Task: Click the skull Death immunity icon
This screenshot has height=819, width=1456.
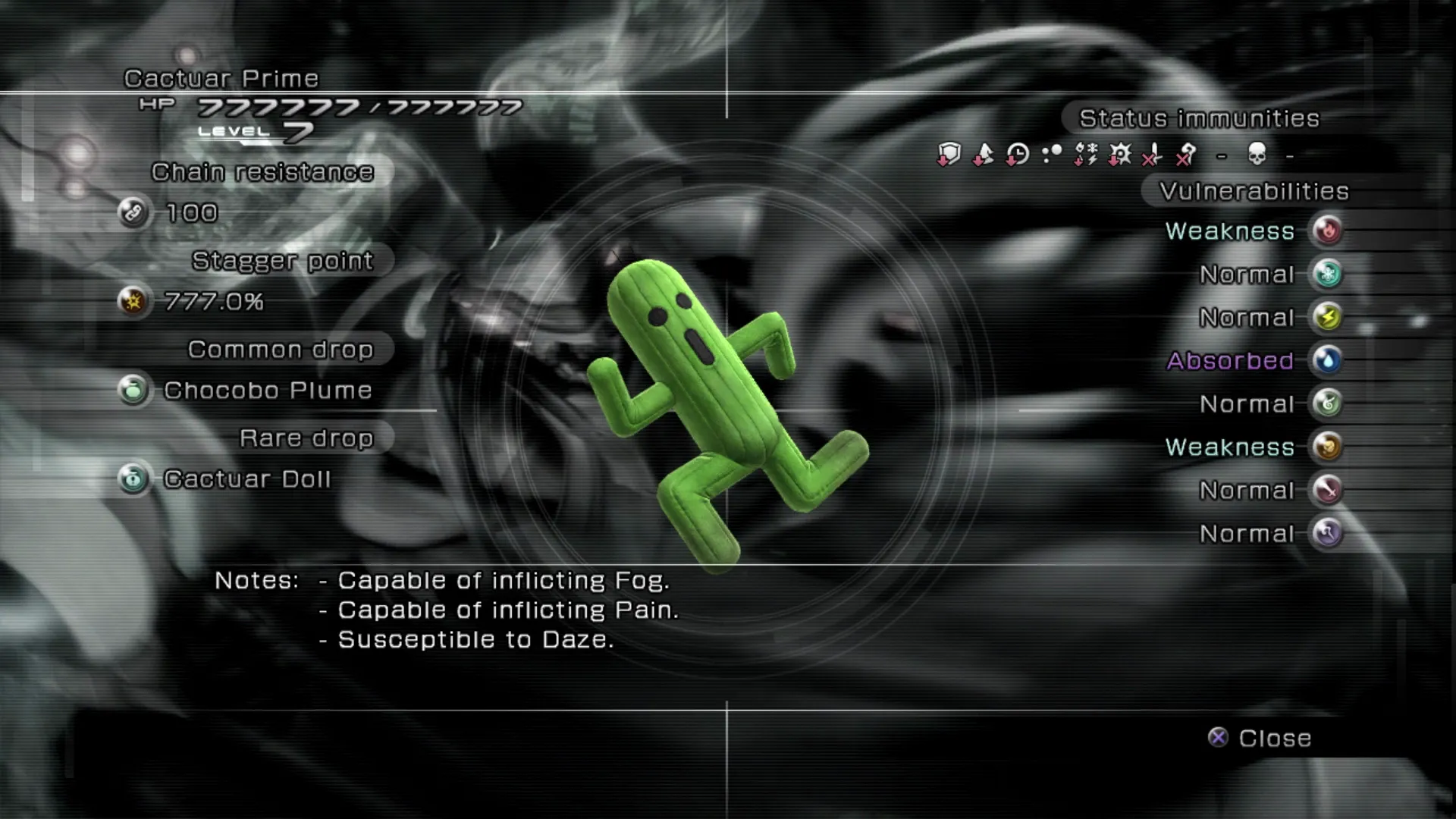Action: 1257,155
